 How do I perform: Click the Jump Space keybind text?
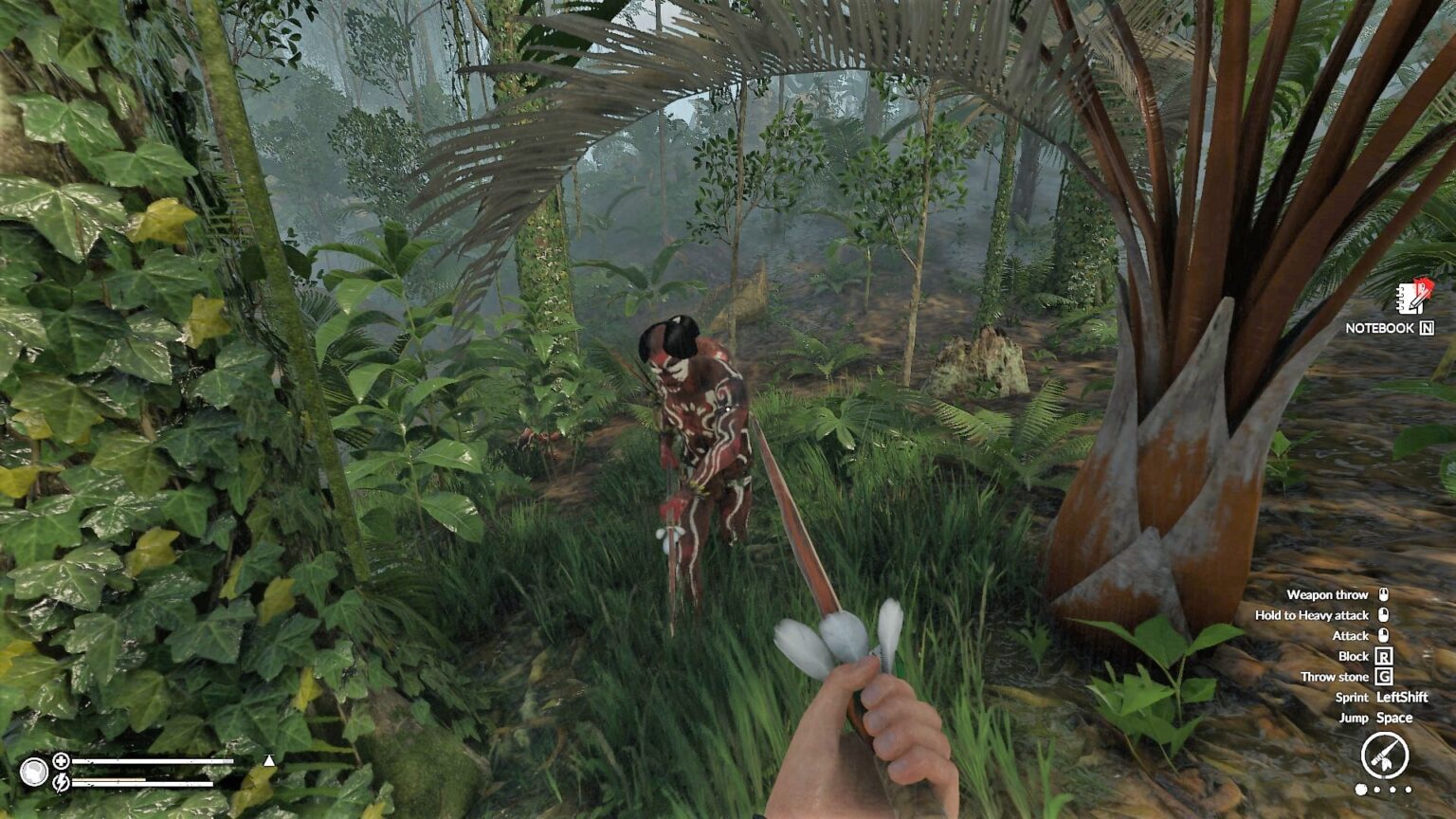click(x=1376, y=718)
